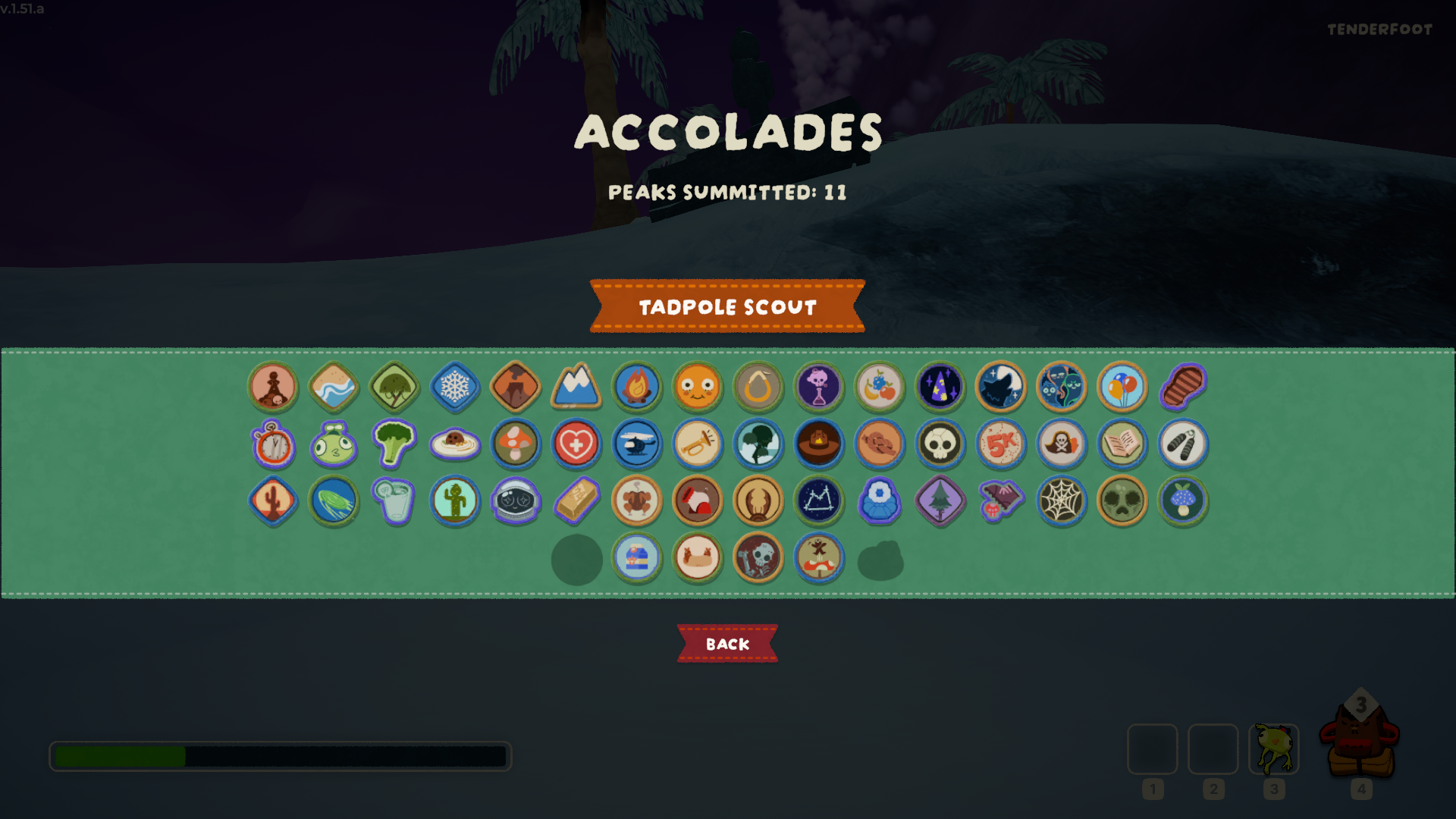Image resolution: width=1456 pixels, height=819 pixels.
Task: Inspect the cactus badge
Action: (273, 500)
